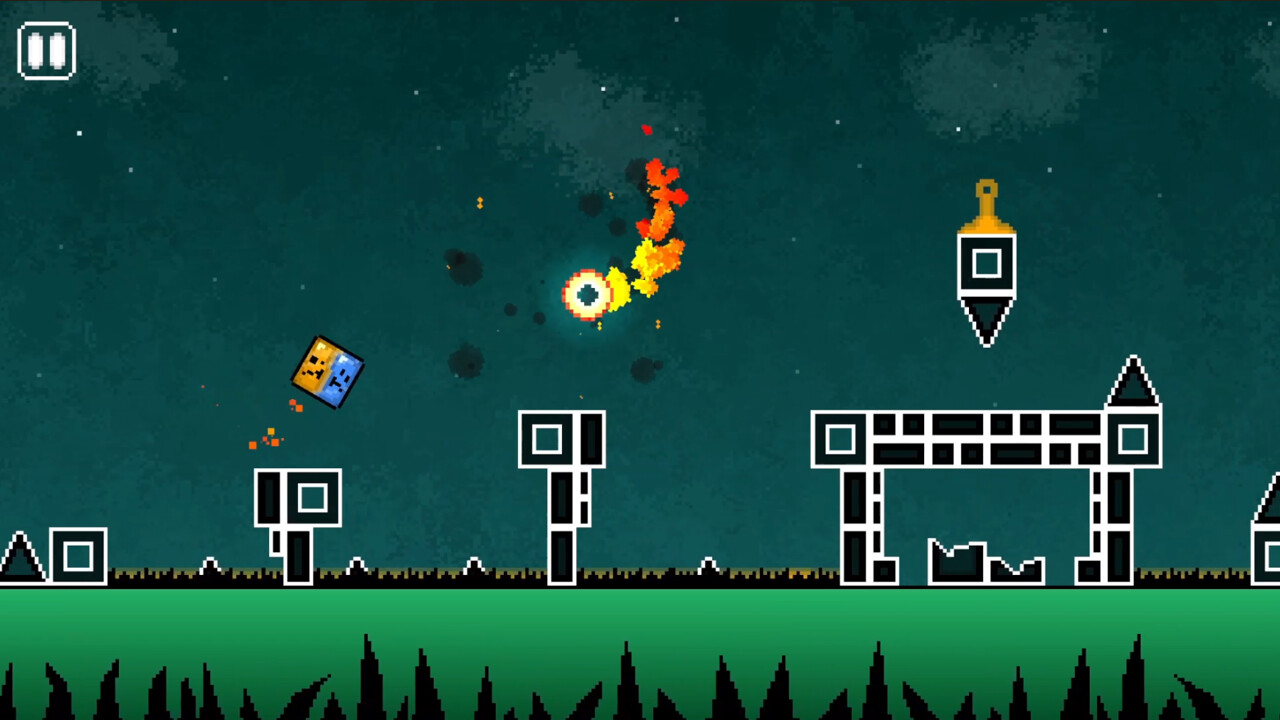Click the glowing white target ring
This screenshot has width=1280, height=720.
click(586, 294)
